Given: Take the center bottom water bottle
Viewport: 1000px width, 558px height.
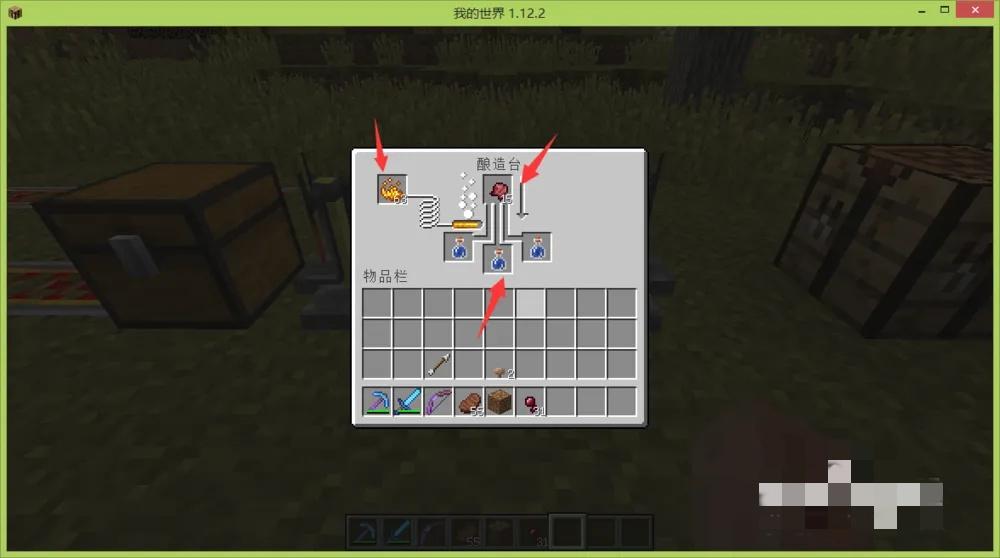Looking at the screenshot, I should click(498, 260).
